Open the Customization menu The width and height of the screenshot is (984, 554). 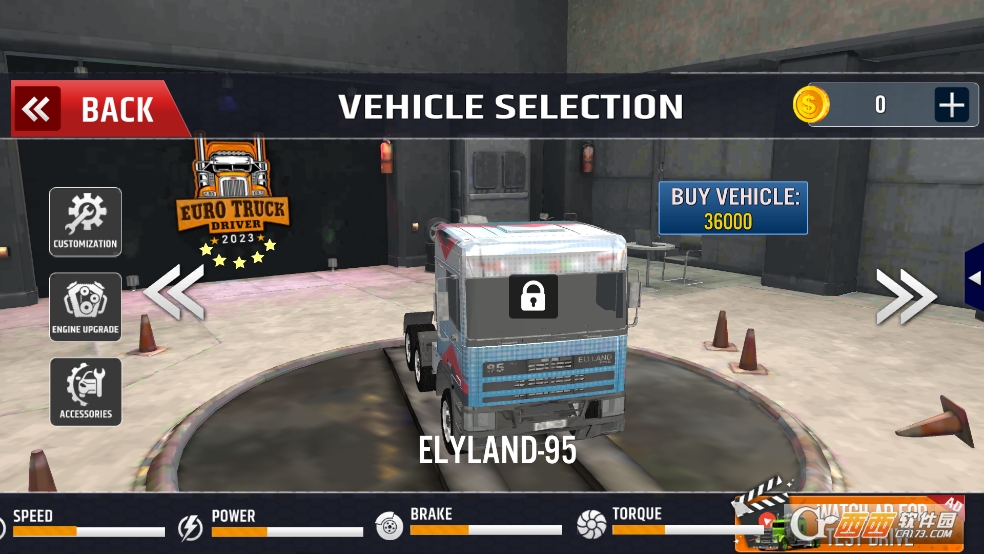(85, 221)
